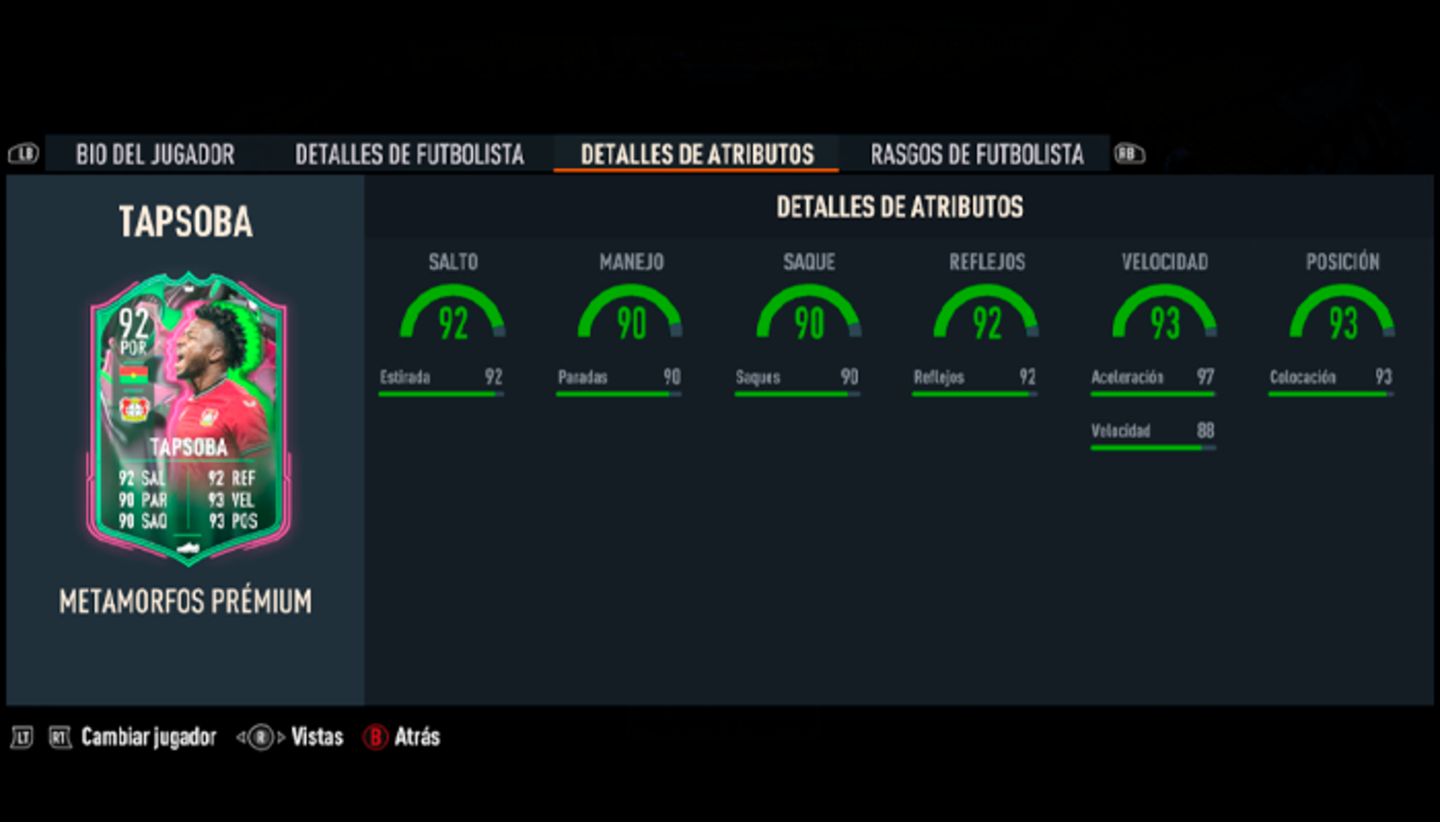Click the red B button icon for Atrás

(377, 737)
